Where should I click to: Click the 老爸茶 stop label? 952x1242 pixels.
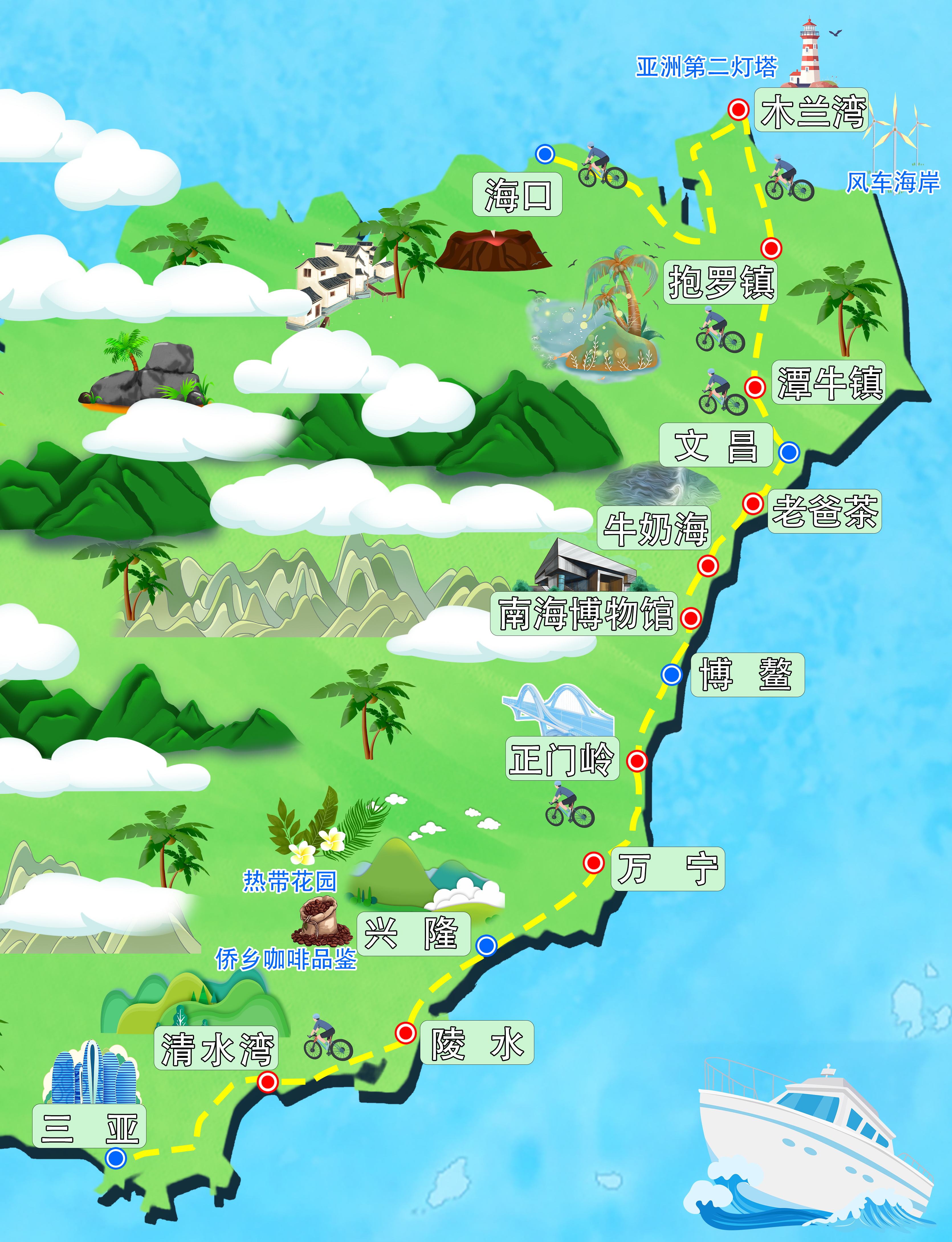[825, 511]
